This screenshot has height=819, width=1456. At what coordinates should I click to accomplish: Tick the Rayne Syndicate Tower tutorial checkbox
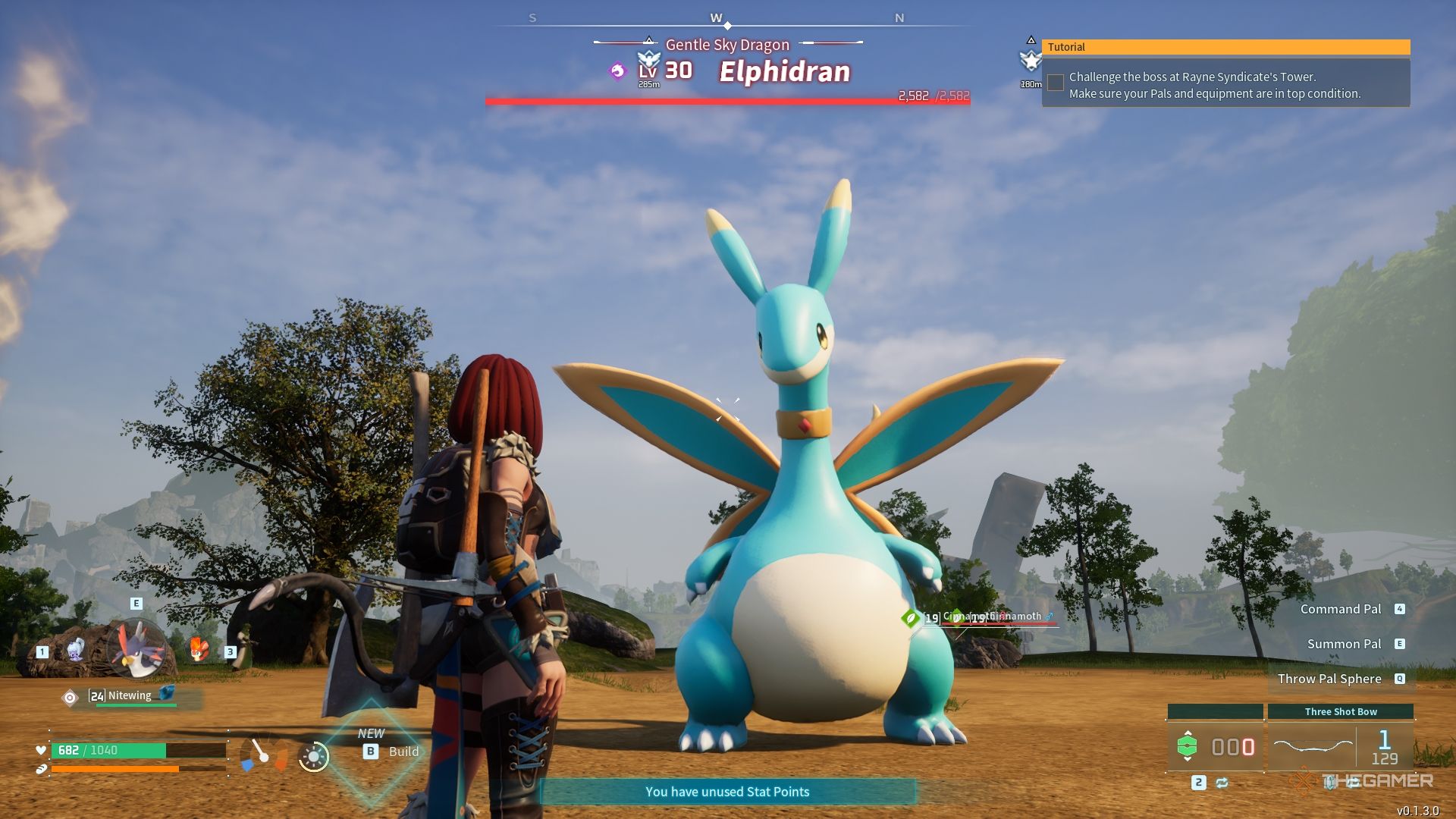1056,83
